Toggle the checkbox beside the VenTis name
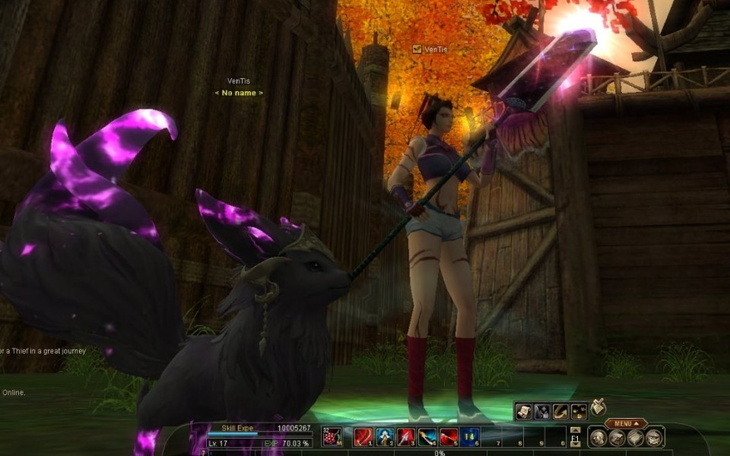Screen dimensions: 730x456 coord(417,48)
